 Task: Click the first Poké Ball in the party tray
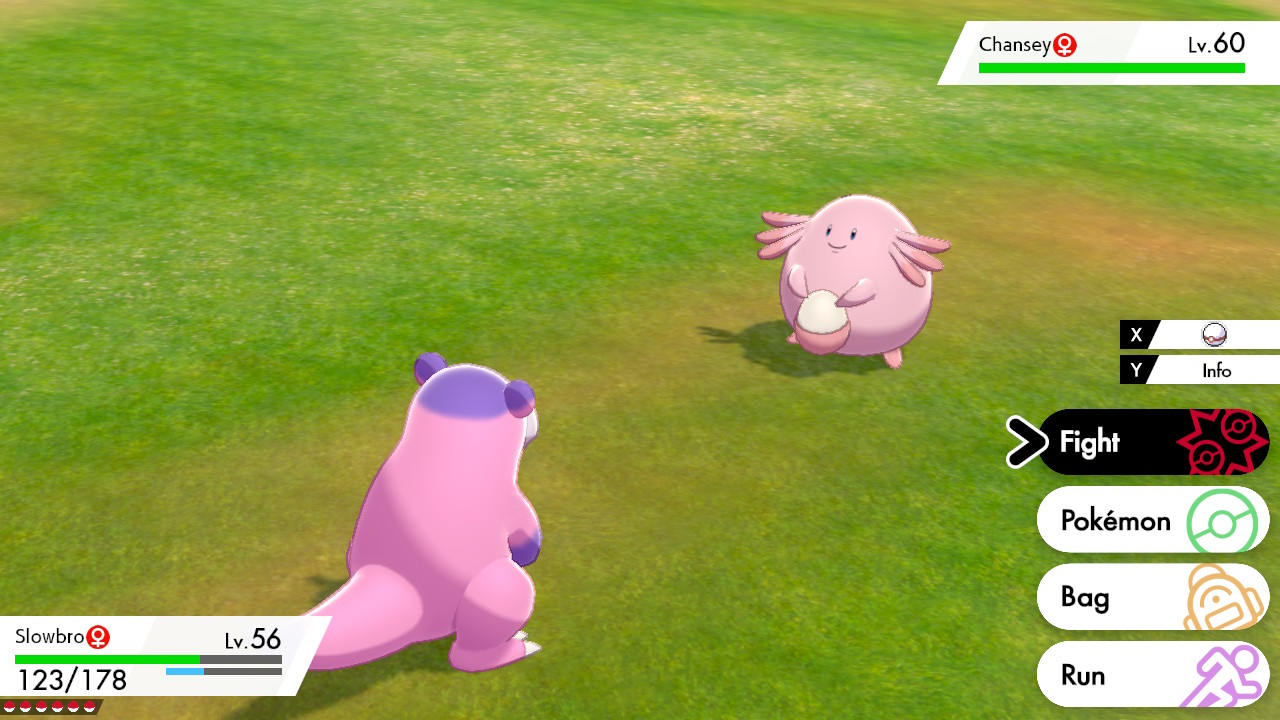(x=9, y=705)
